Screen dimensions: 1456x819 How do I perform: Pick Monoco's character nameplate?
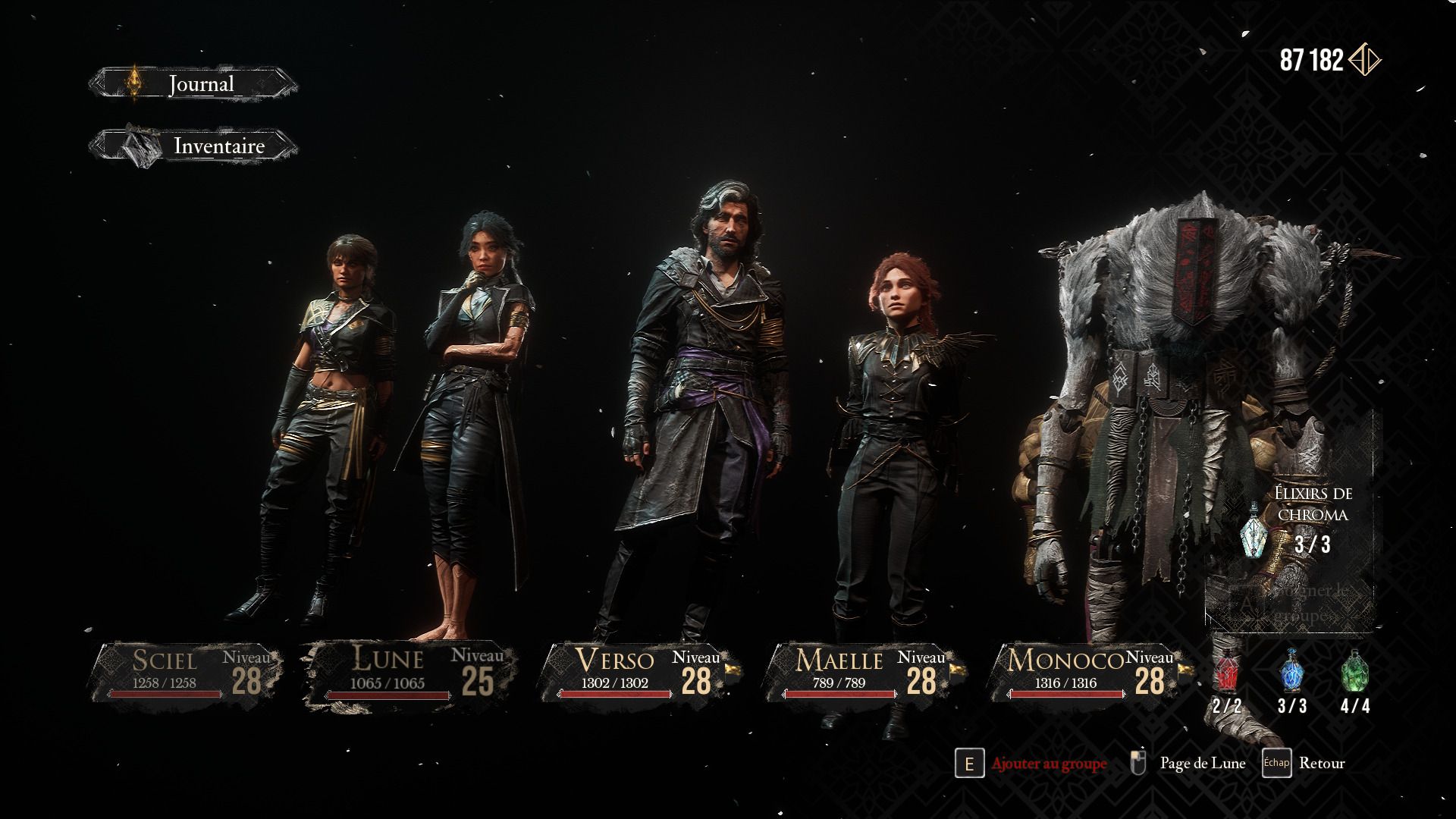pos(1085,673)
